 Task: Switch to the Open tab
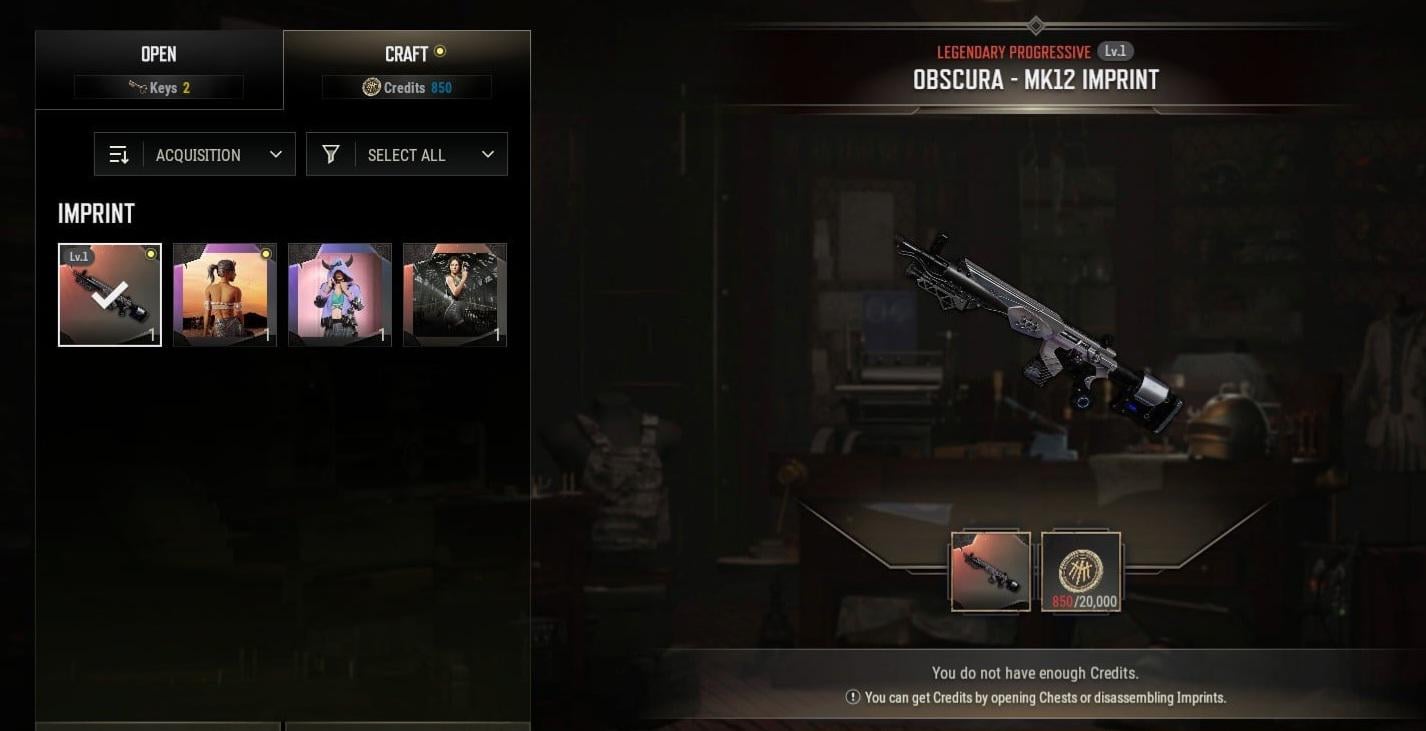click(x=159, y=69)
